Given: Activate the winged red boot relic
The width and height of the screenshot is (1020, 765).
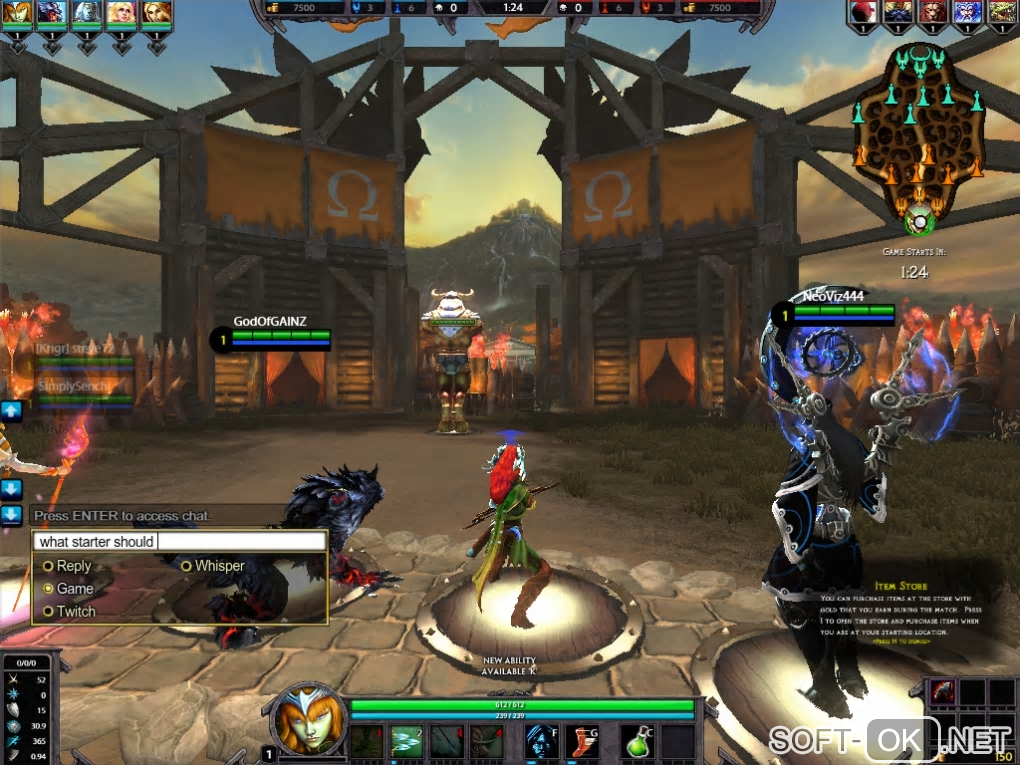Looking at the screenshot, I should 582,742.
